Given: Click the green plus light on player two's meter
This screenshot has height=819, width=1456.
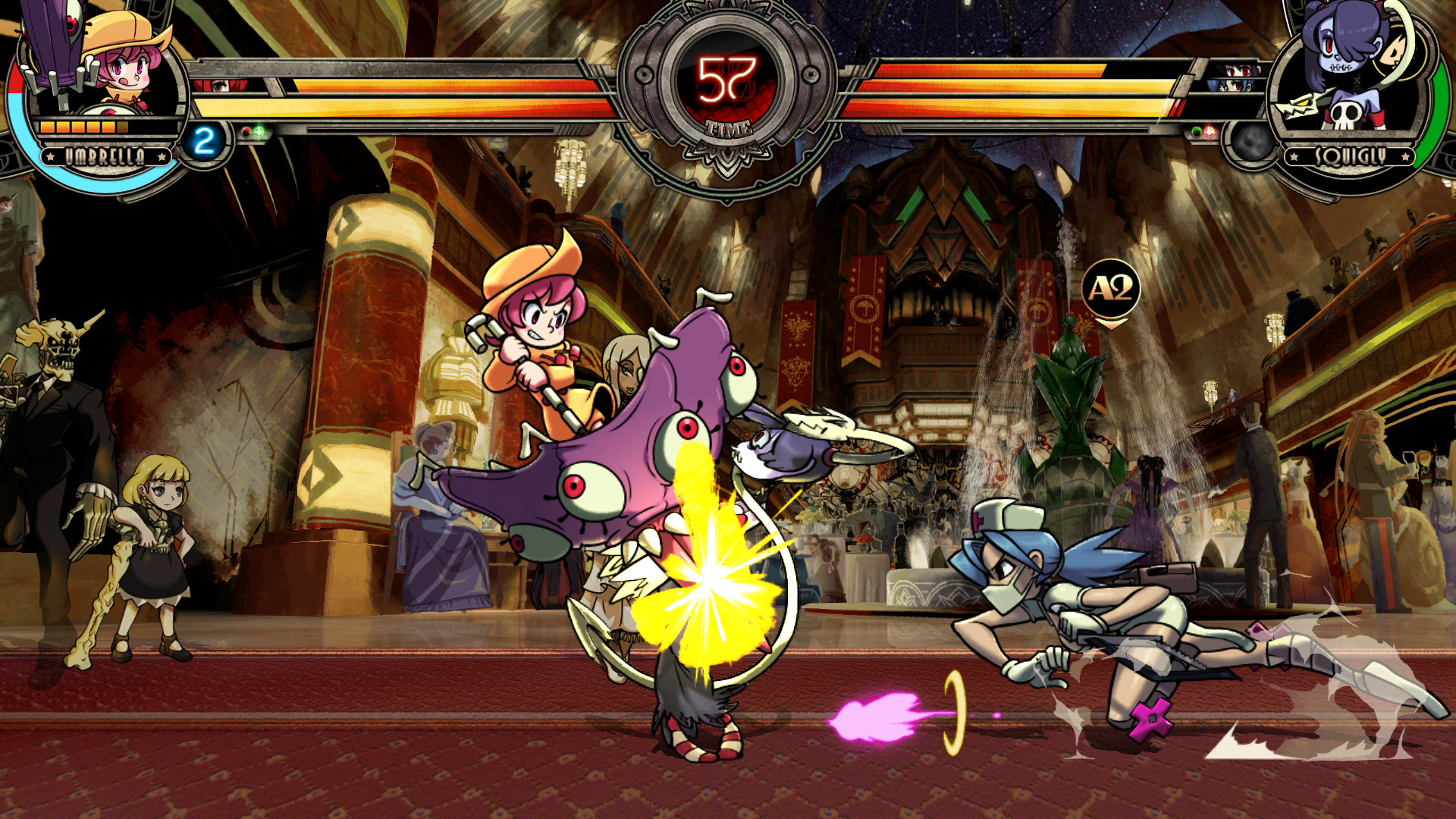Looking at the screenshot, I should [1196, 131].
